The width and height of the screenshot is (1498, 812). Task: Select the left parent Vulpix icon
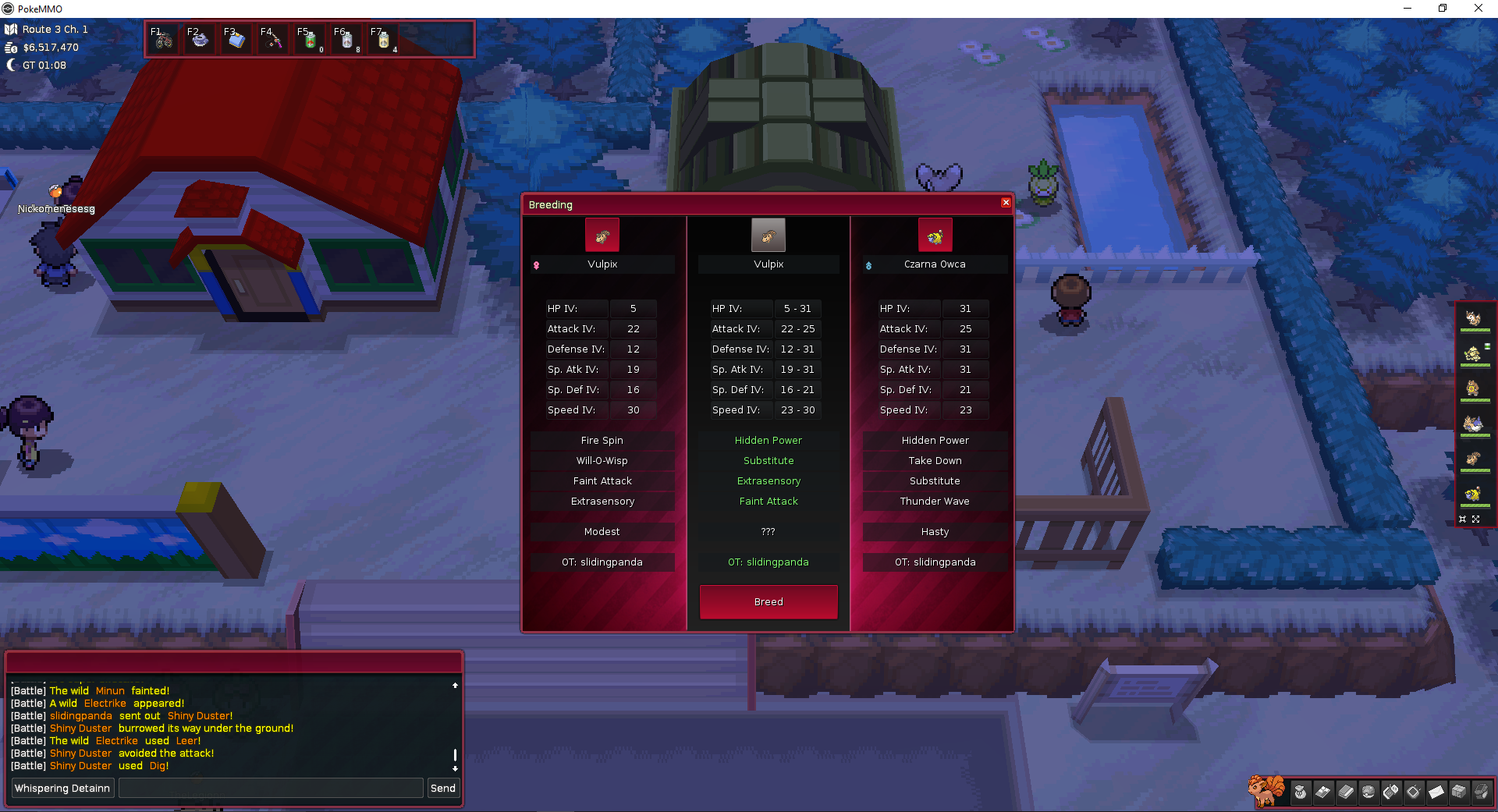602,236
